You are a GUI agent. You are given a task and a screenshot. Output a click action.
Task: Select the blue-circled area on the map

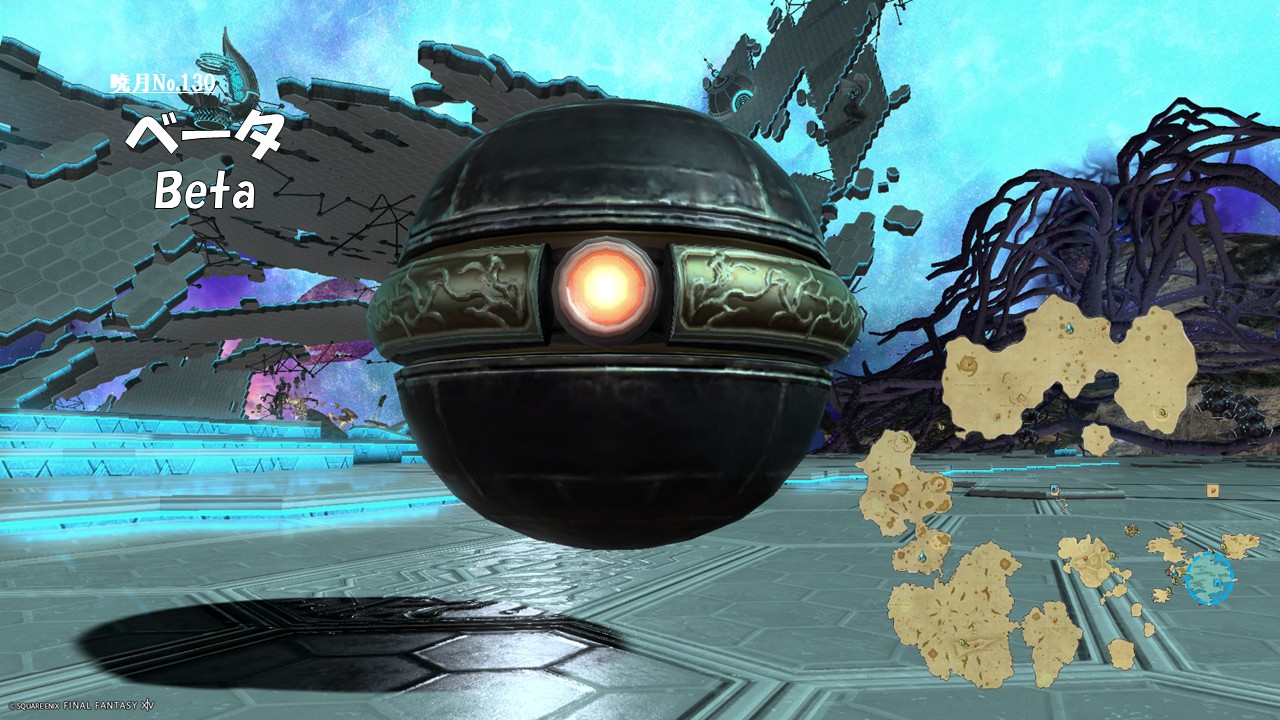[x=1209, y=578]
